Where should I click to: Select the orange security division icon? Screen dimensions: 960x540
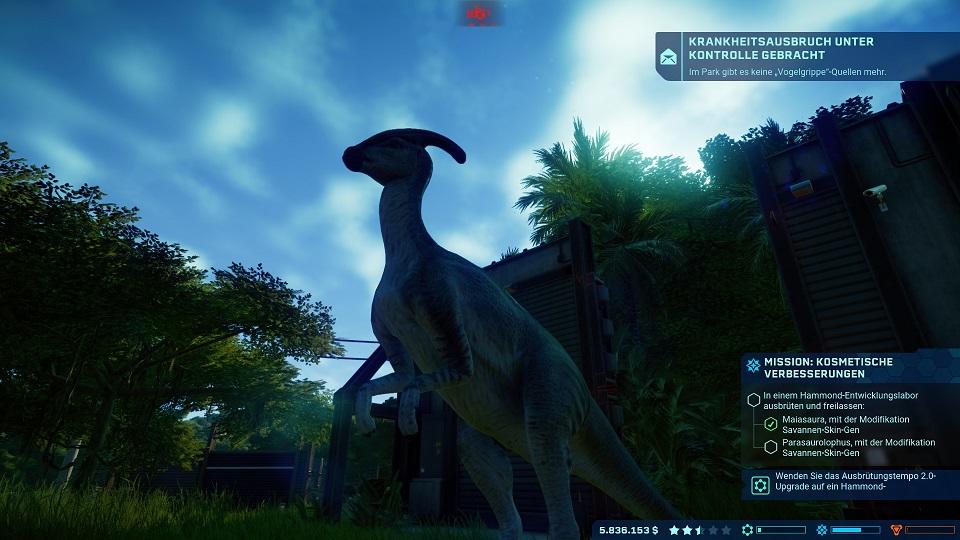896,529
